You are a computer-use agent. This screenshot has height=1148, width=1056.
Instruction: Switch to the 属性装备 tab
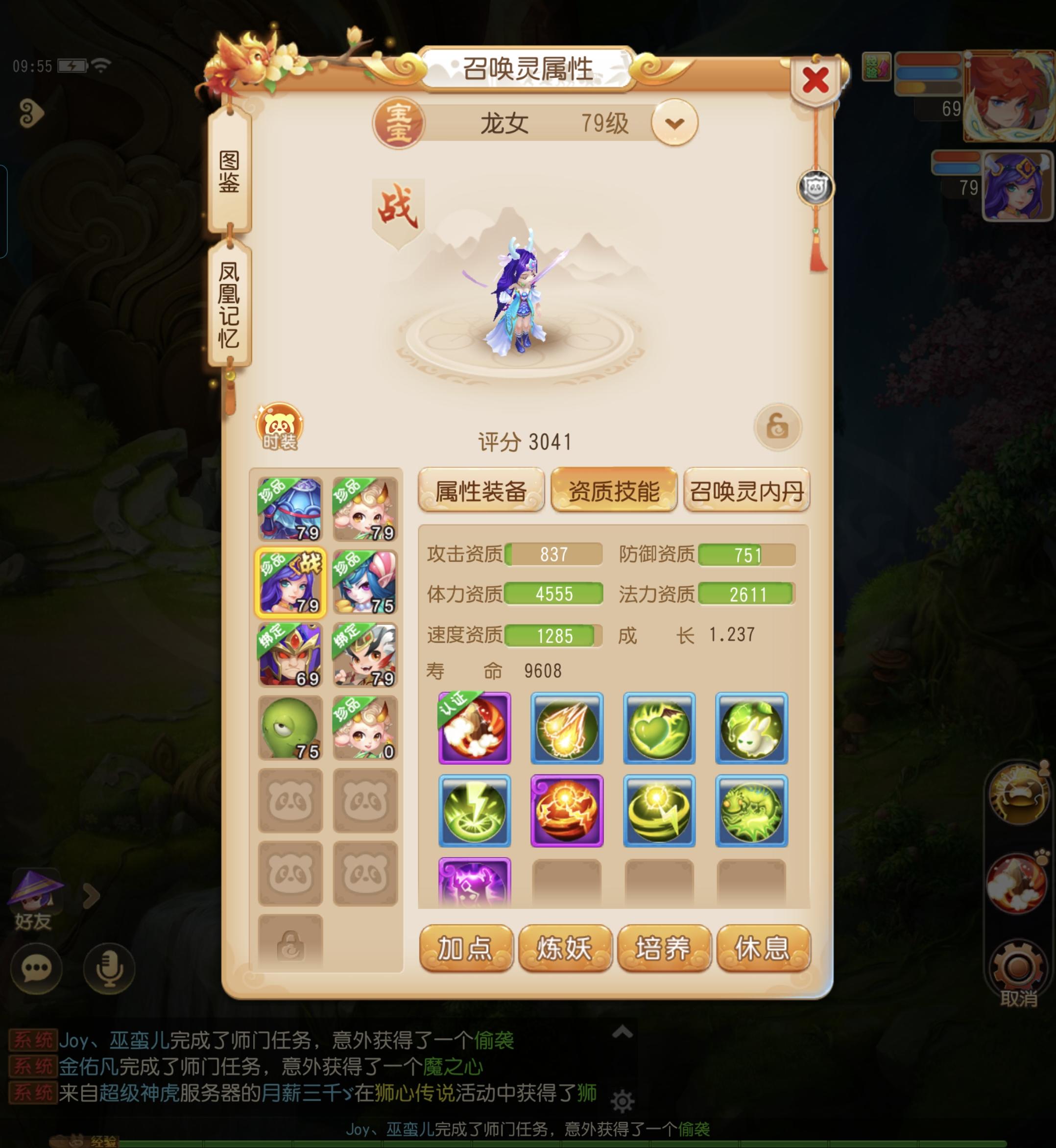(480, 492)
